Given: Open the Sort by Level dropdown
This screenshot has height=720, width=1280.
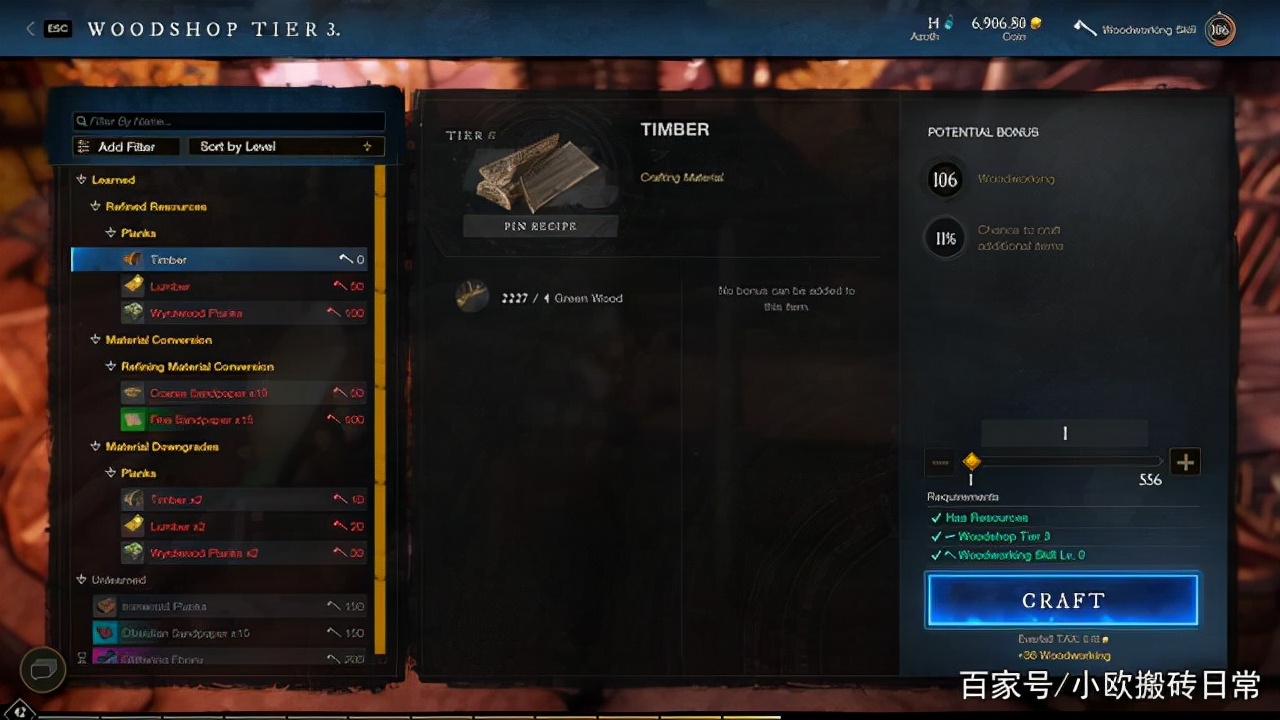Looking at the screenshot, I should tap(285, 146).
